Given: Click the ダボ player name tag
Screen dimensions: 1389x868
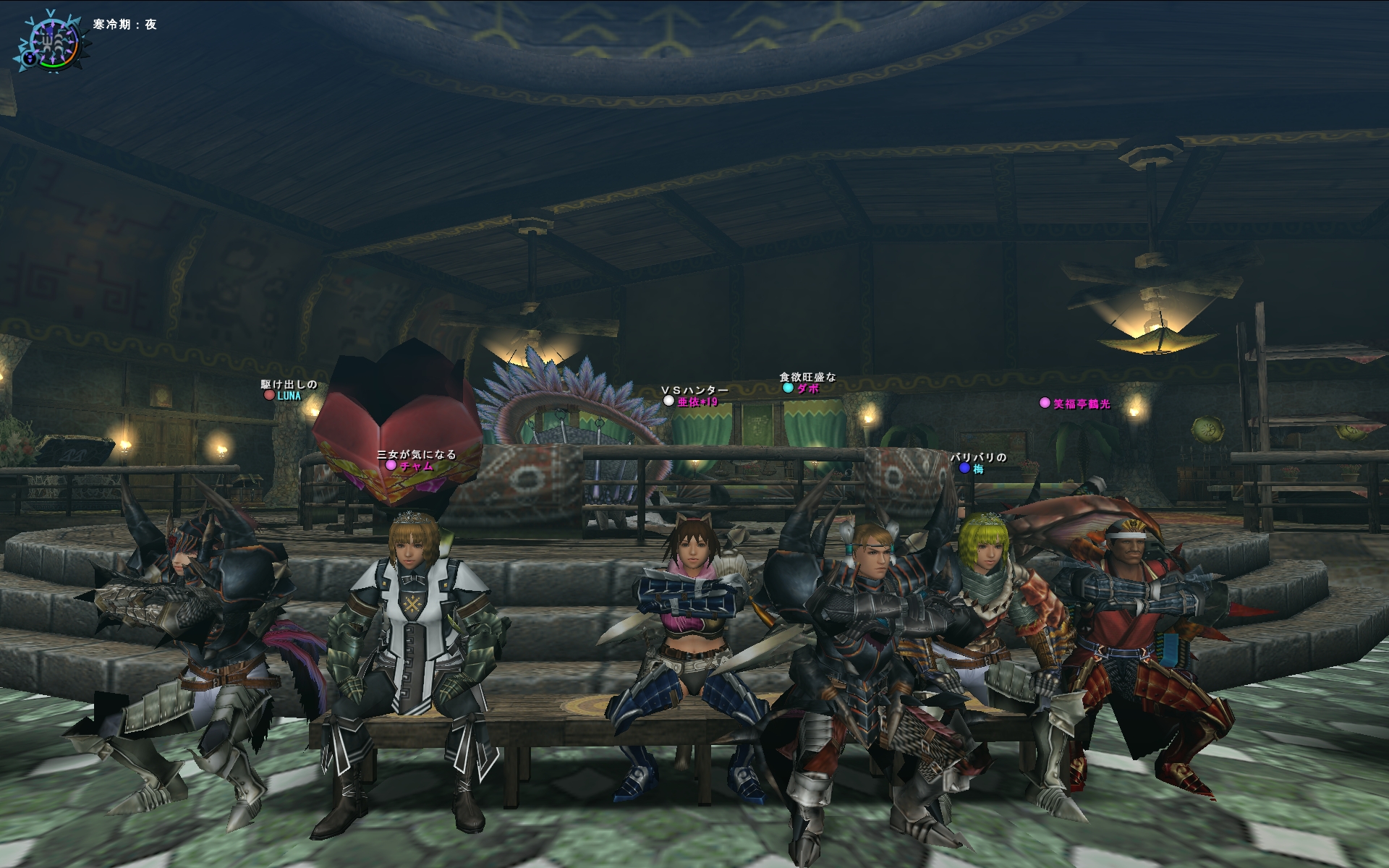Looking at the screenshot, I should 807,388.
